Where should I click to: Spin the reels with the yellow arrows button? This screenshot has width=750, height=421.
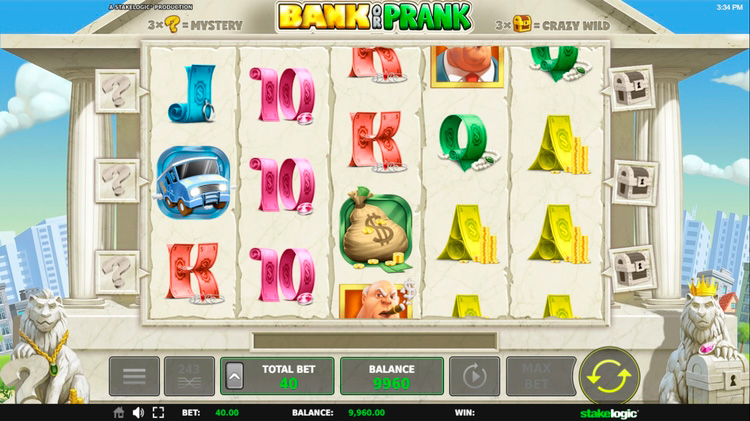[x=609, y=376]
